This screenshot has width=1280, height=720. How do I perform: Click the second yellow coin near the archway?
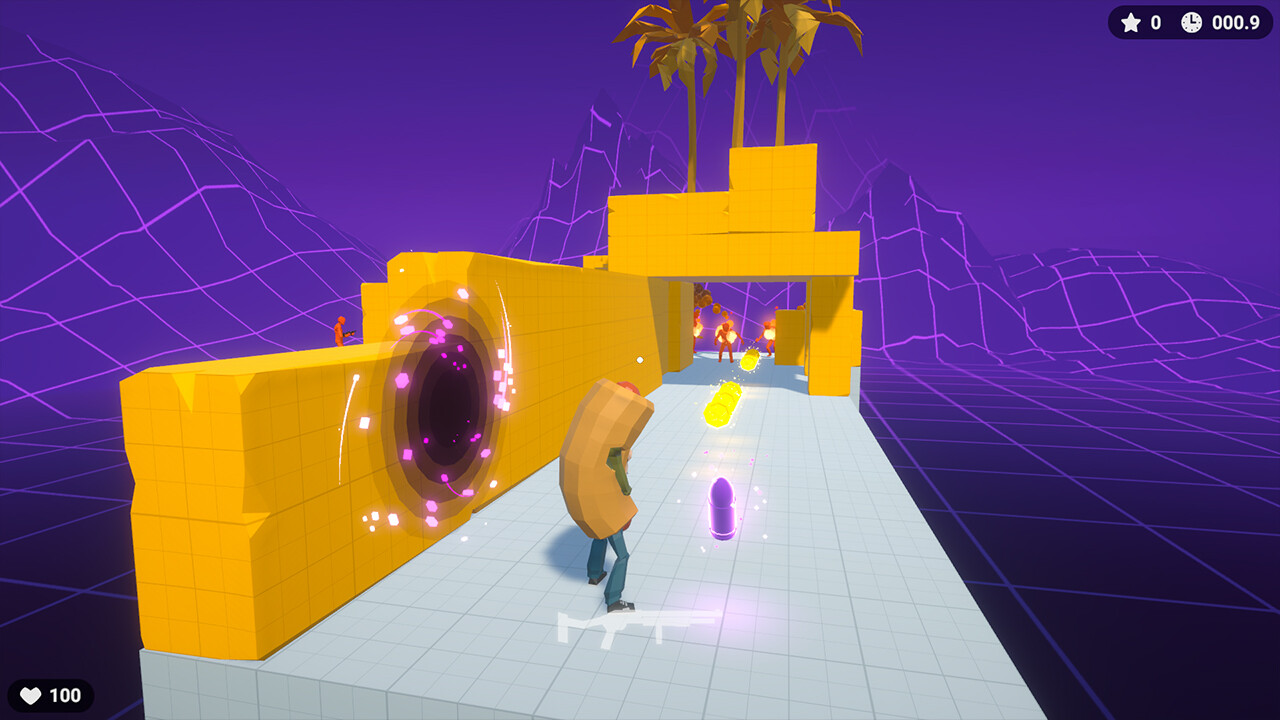[750, 360]
